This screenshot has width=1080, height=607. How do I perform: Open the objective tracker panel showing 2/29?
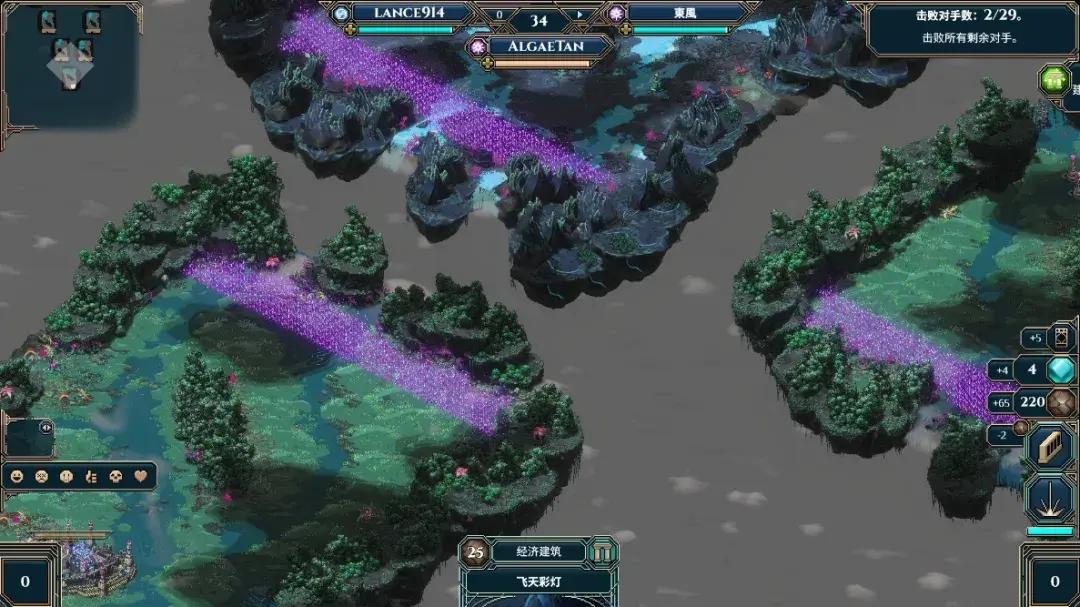click(x=957, y=28)
